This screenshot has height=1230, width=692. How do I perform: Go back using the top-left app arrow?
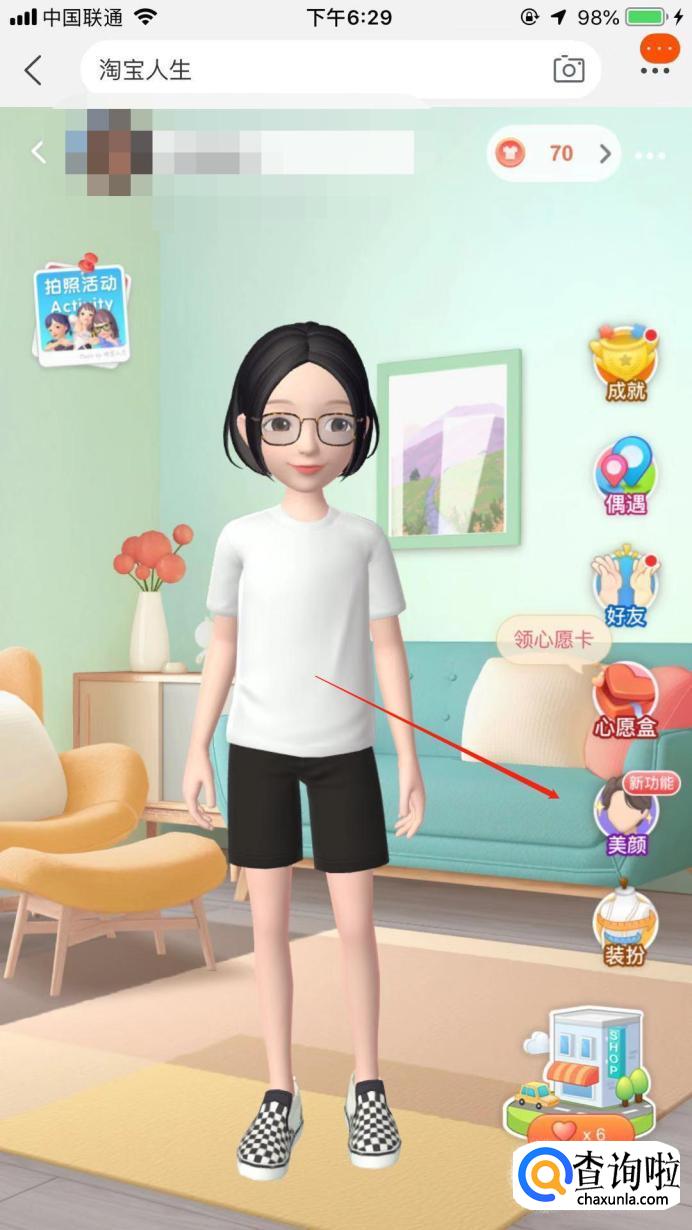(x=33, y=69)
